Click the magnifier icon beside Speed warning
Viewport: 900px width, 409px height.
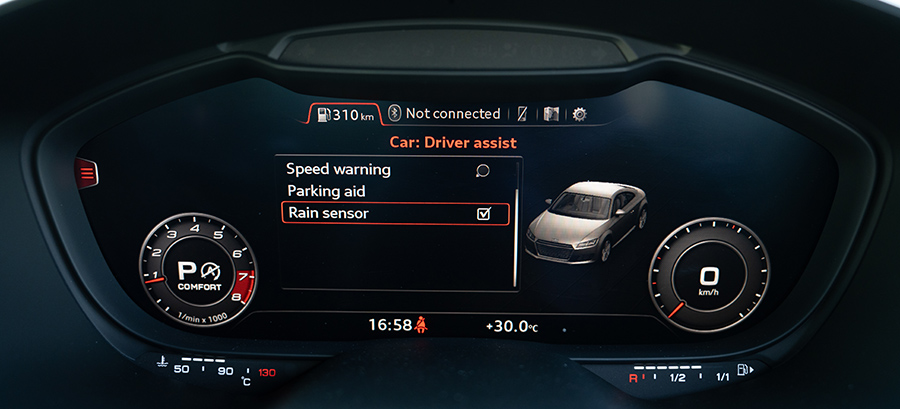click(483, 170)
